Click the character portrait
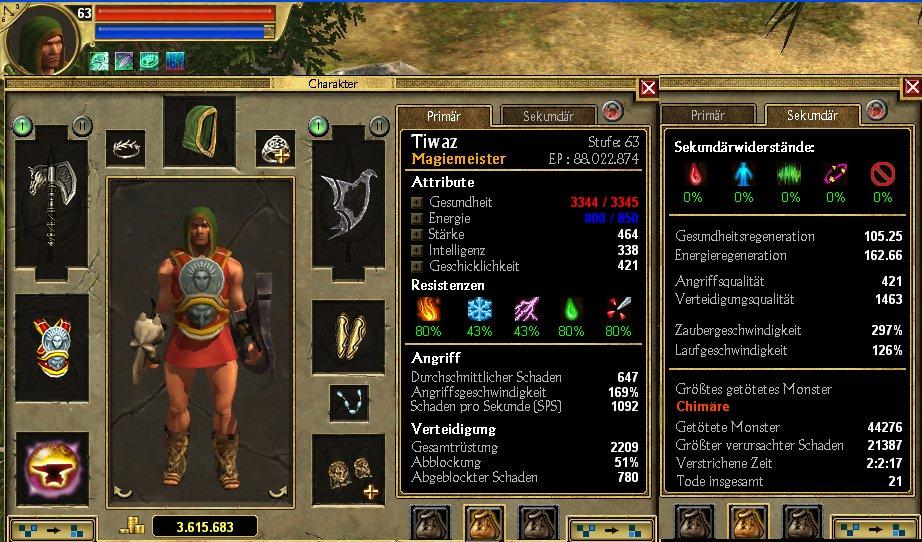 pos(42,40)
